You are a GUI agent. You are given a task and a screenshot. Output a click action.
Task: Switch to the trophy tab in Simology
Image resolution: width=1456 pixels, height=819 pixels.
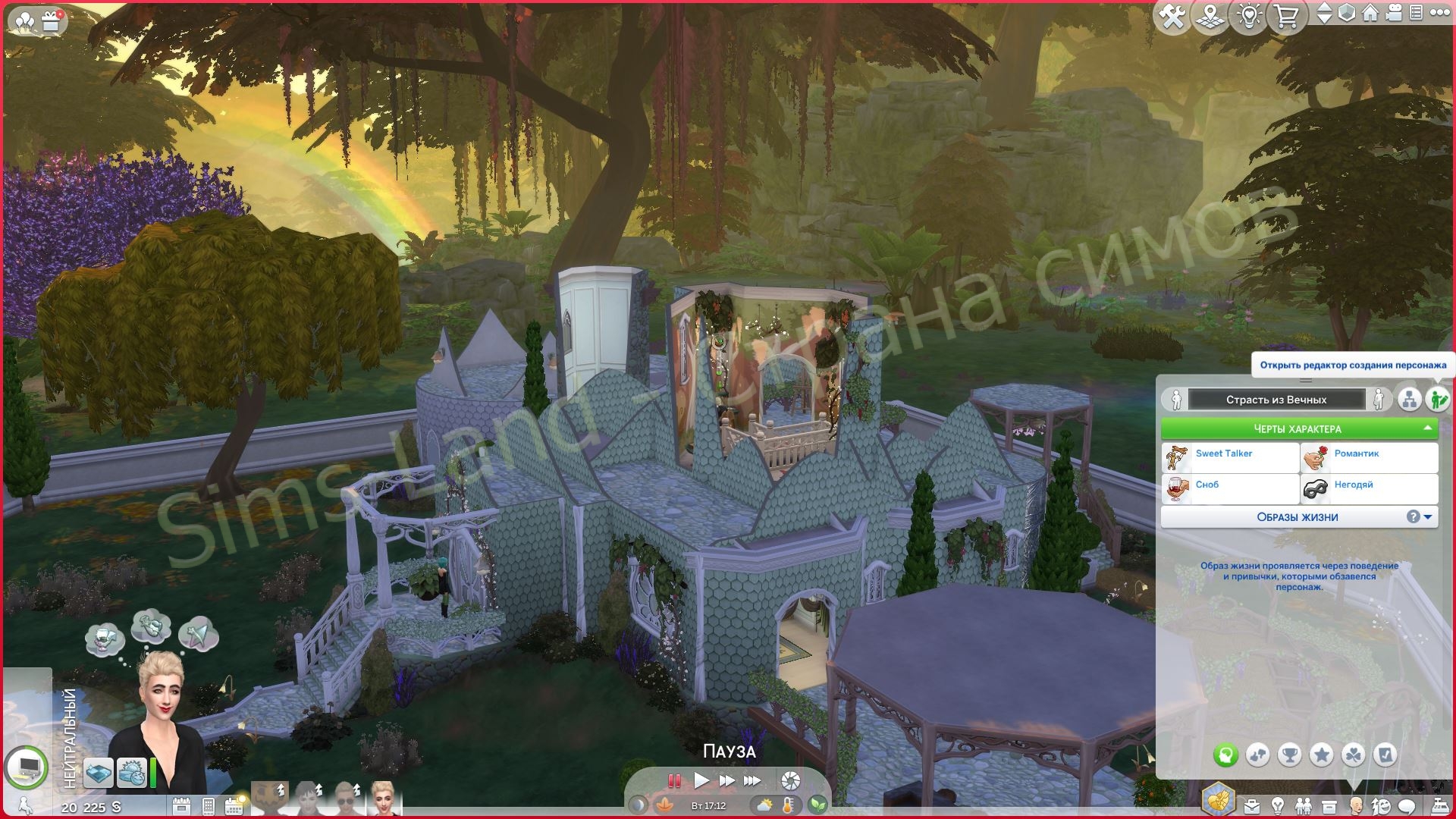[1290, 755]
